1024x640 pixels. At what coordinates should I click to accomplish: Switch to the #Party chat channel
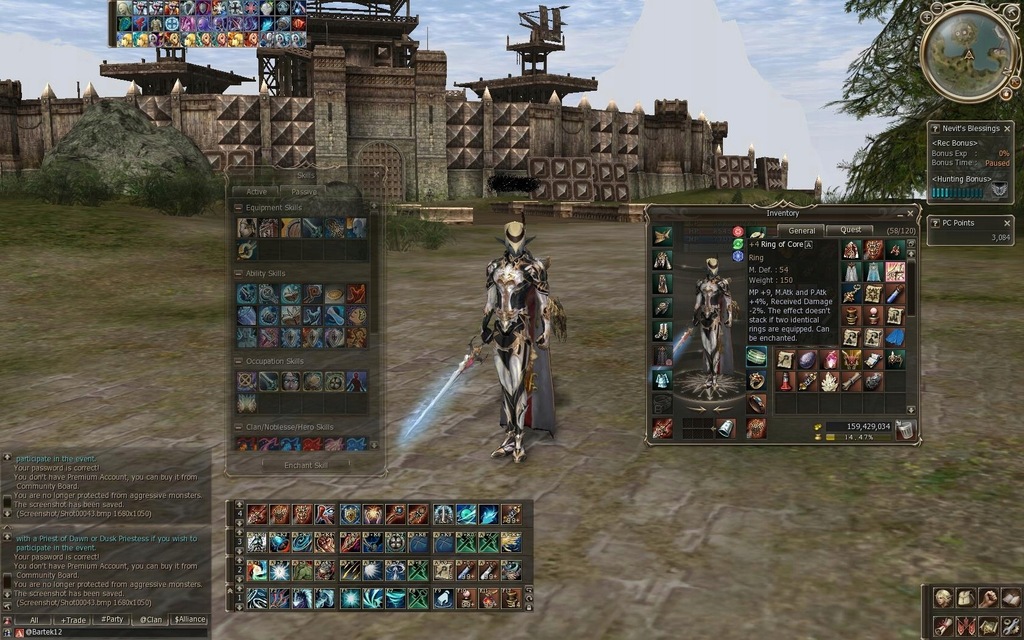point(113,620)
